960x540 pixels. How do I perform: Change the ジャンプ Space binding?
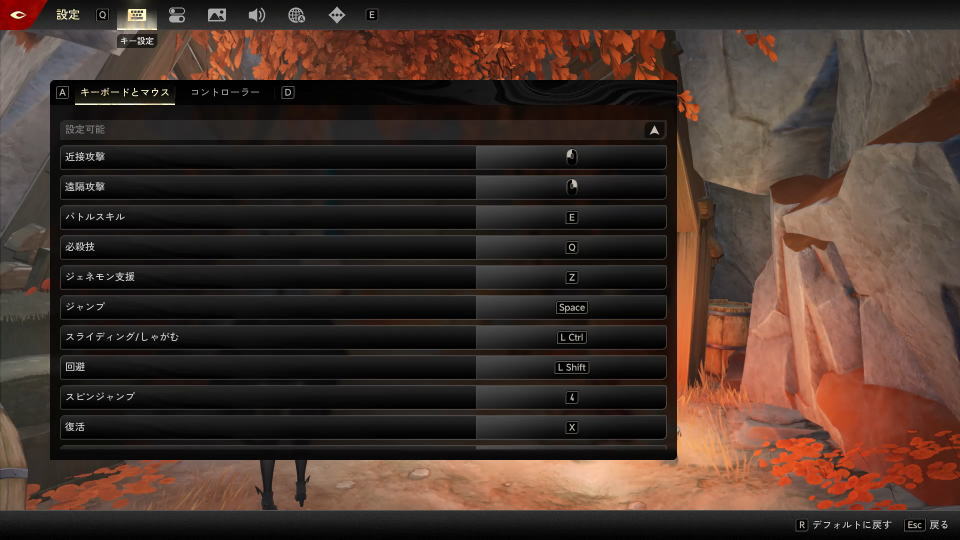tap(571, 307)
